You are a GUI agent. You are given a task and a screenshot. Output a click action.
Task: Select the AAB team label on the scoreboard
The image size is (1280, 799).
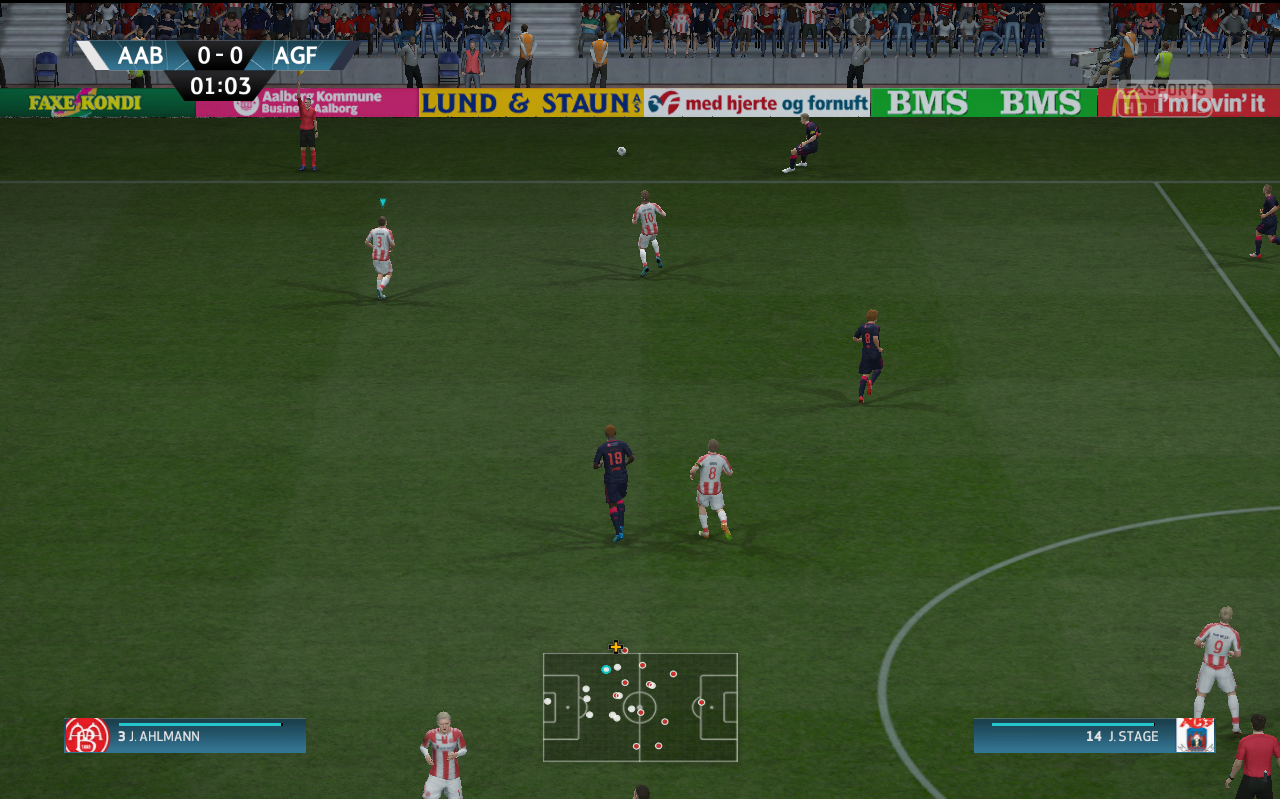pyautogui.click(x=141, y=56)
